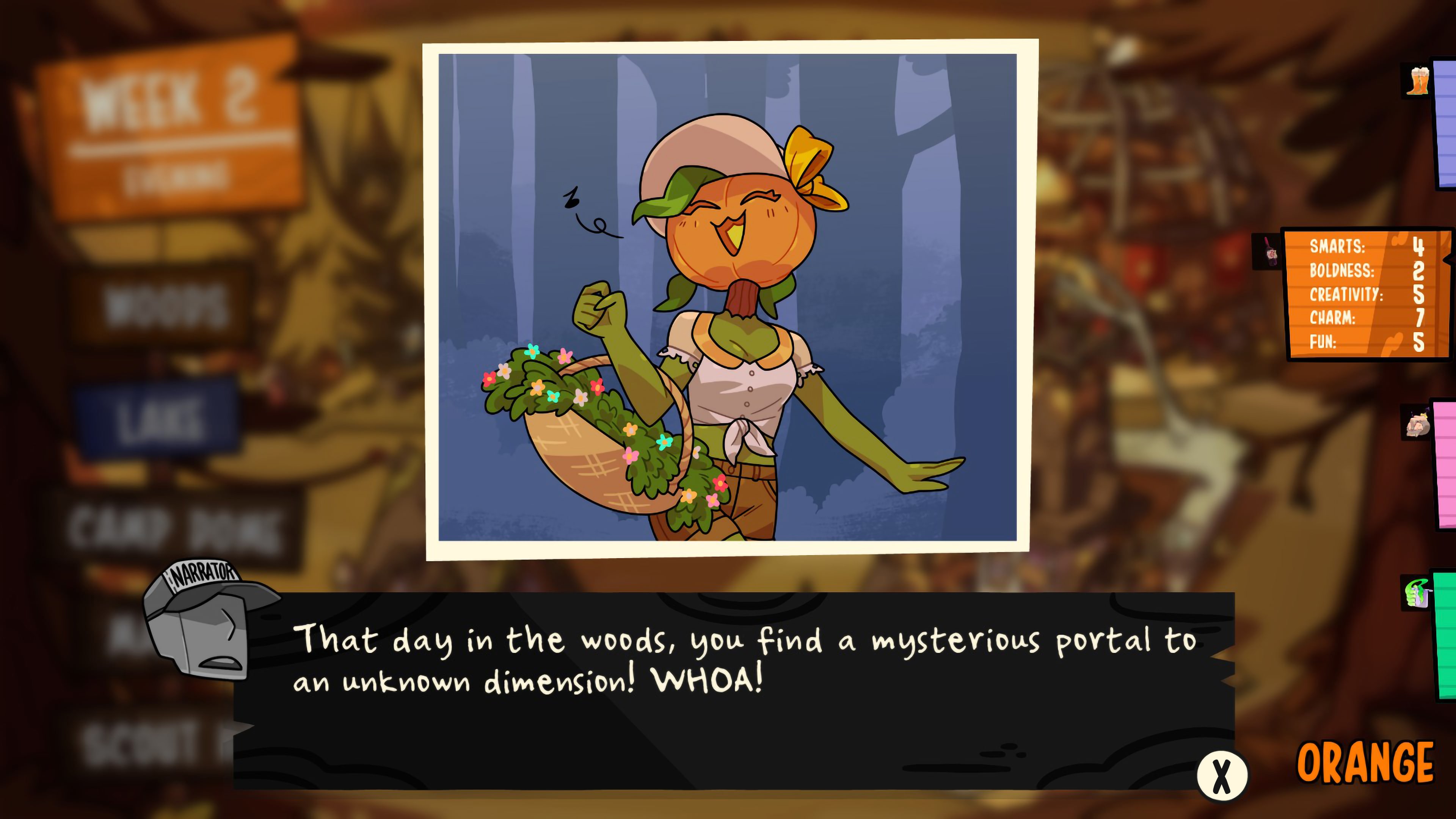Screen dimensions: 1456x819
Task: Select the orange player's stats panel
Action: (1367, 293)
